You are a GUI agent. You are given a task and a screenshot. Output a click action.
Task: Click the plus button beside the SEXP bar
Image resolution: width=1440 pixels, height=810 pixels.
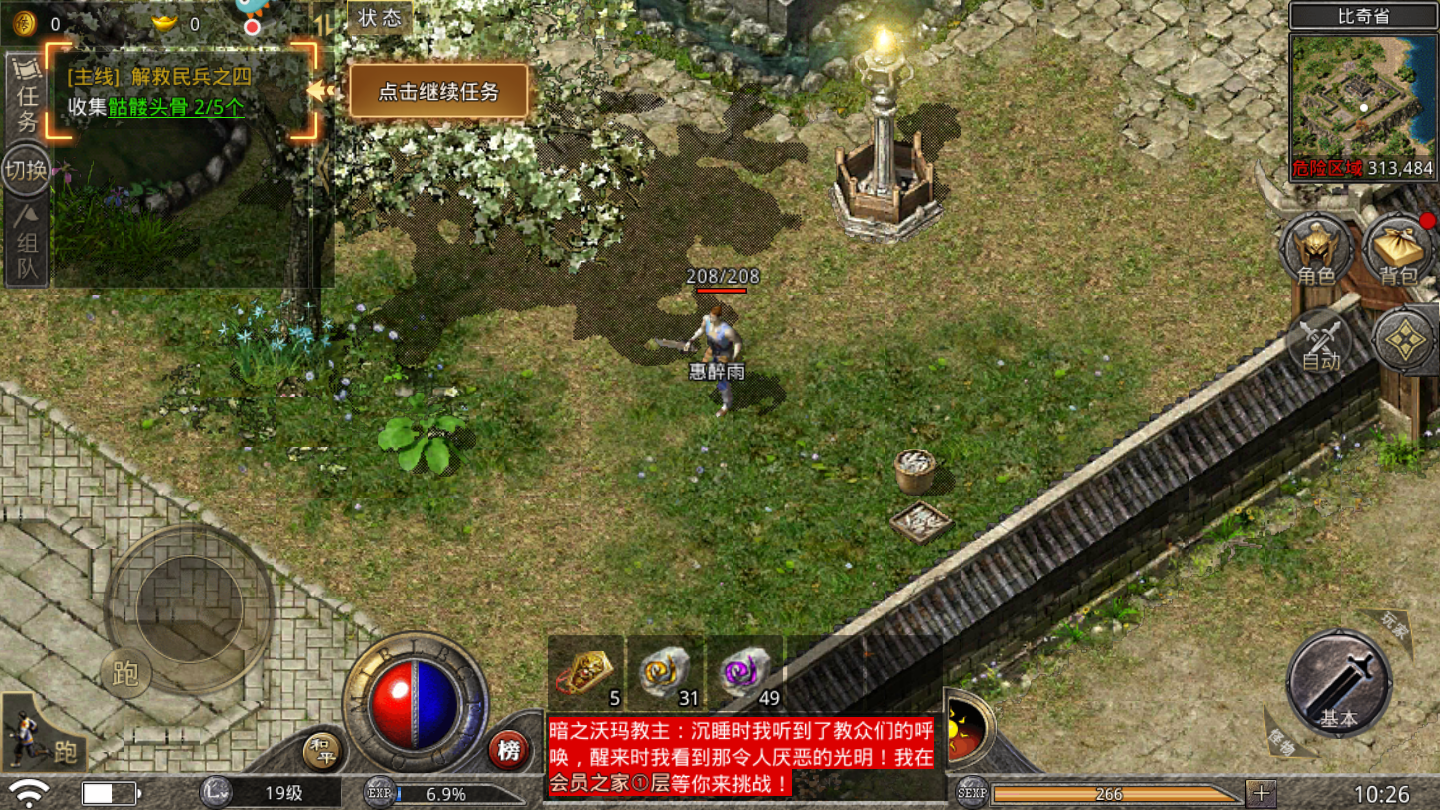1260,794
